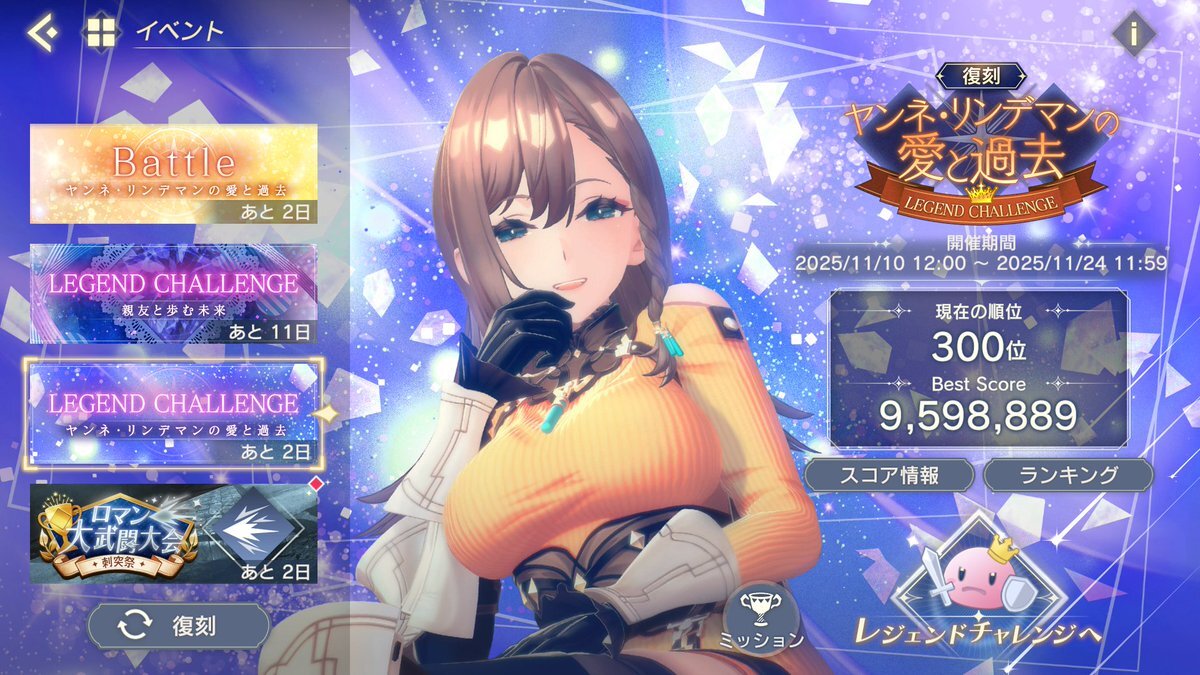The width and height of the screenshot is (1200, 675).
Task: Show the スコア情報 score details
Action: (888, 475)
